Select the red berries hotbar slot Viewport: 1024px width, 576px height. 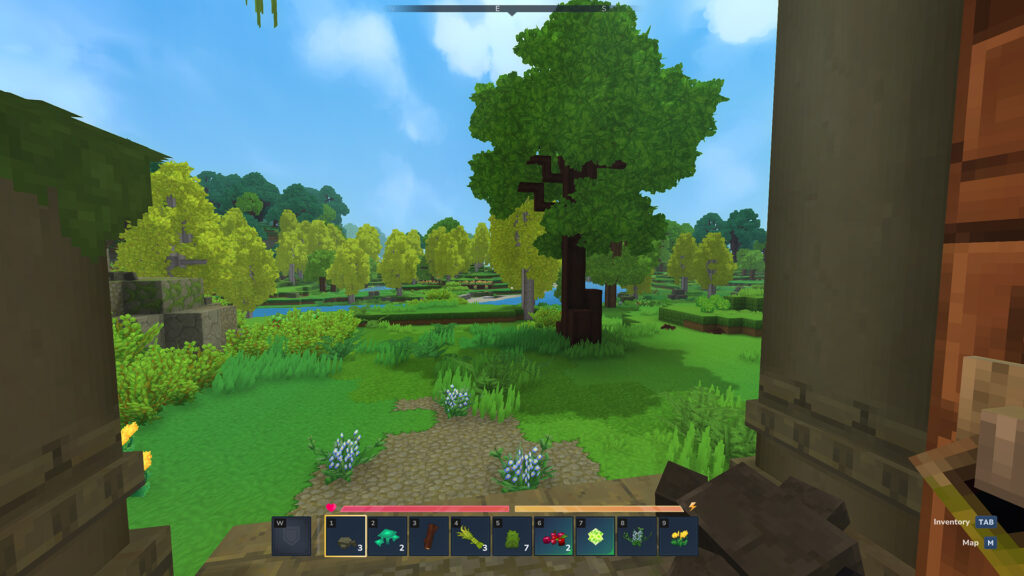pyautogui.click(x=553, y=536)
